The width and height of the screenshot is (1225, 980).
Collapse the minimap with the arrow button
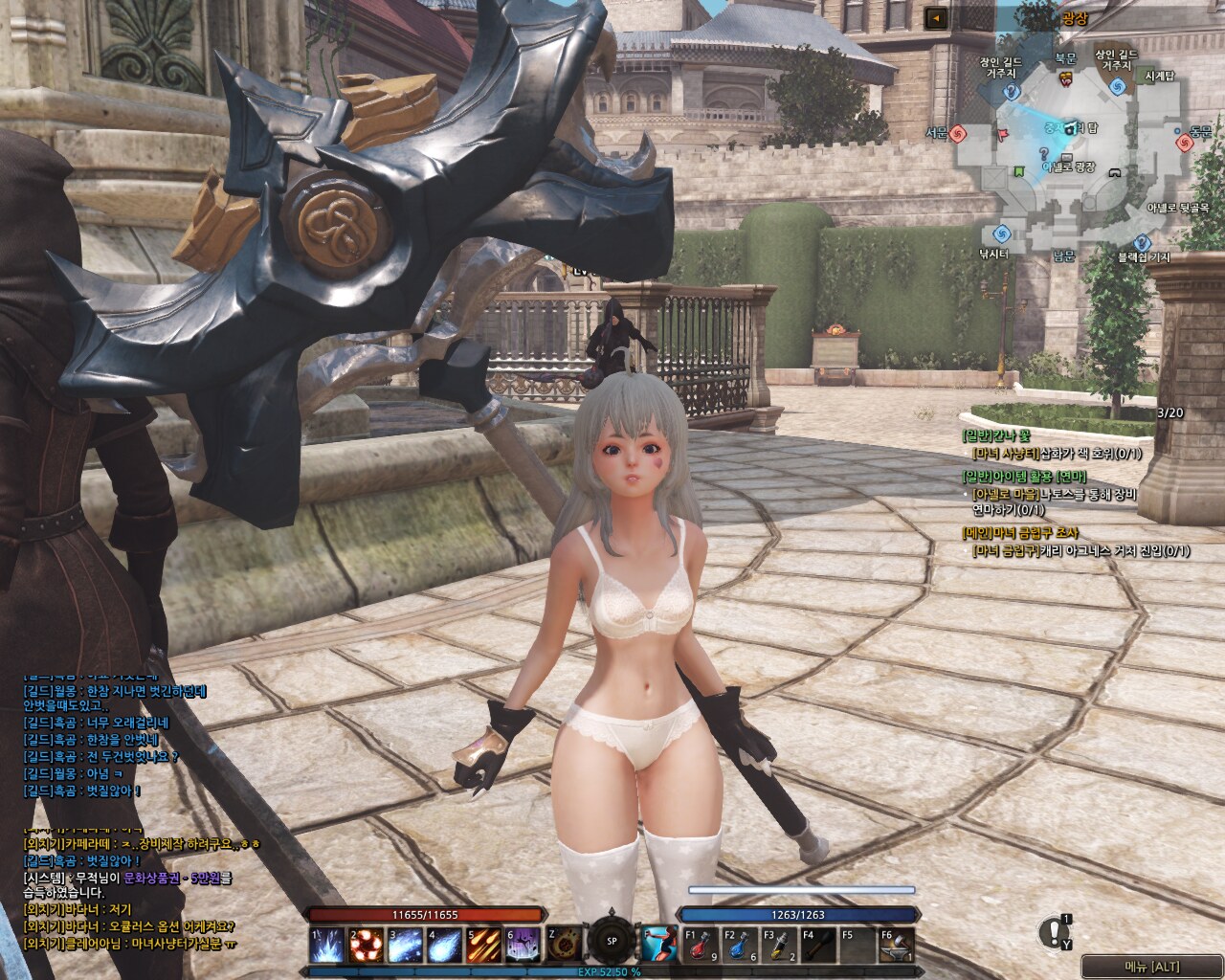[936, 18]
